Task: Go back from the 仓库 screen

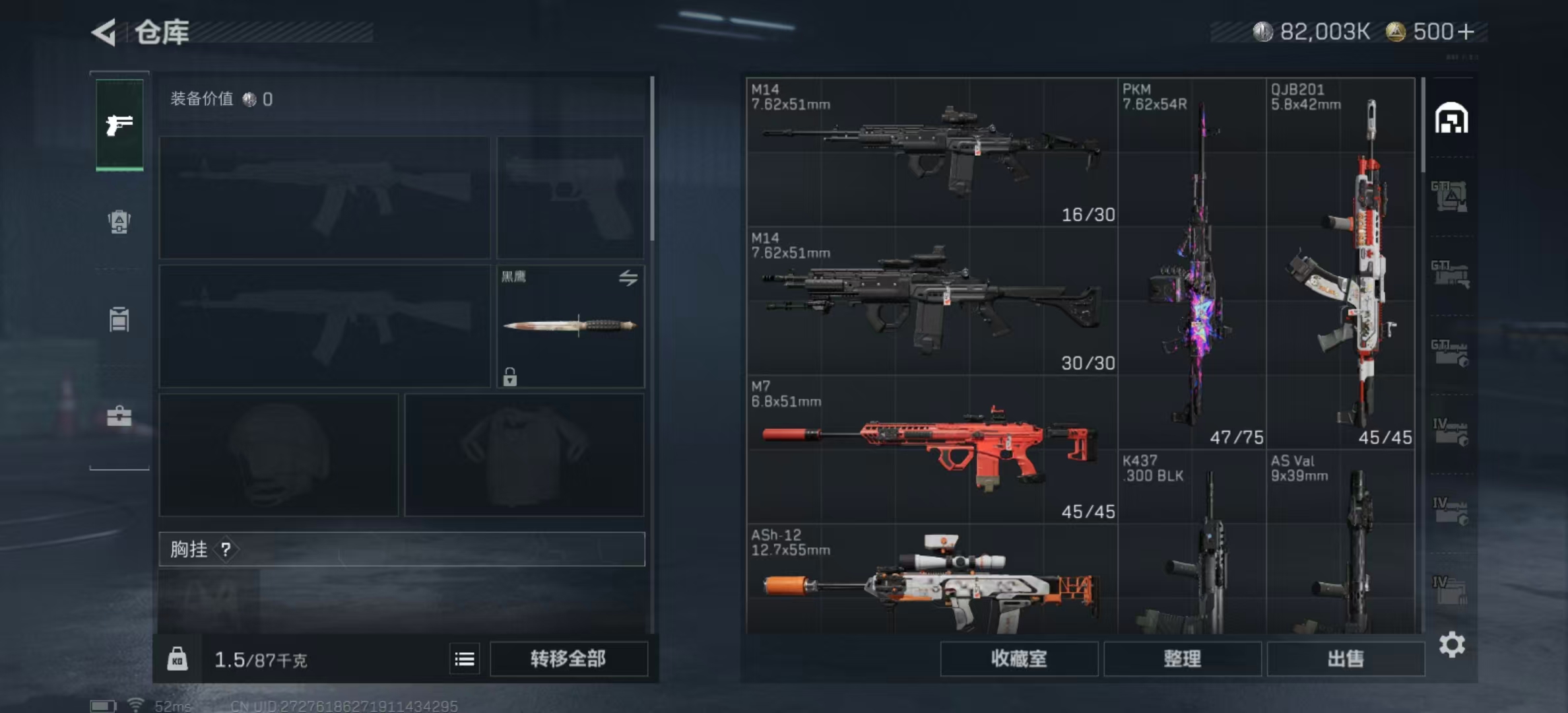Action: pyautogui.click(x=104, y=32)
